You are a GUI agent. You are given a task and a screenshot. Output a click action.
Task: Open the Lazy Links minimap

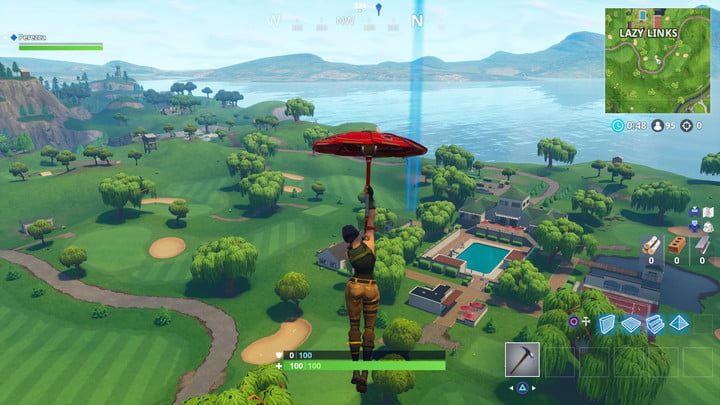click(x=659, y=59)
